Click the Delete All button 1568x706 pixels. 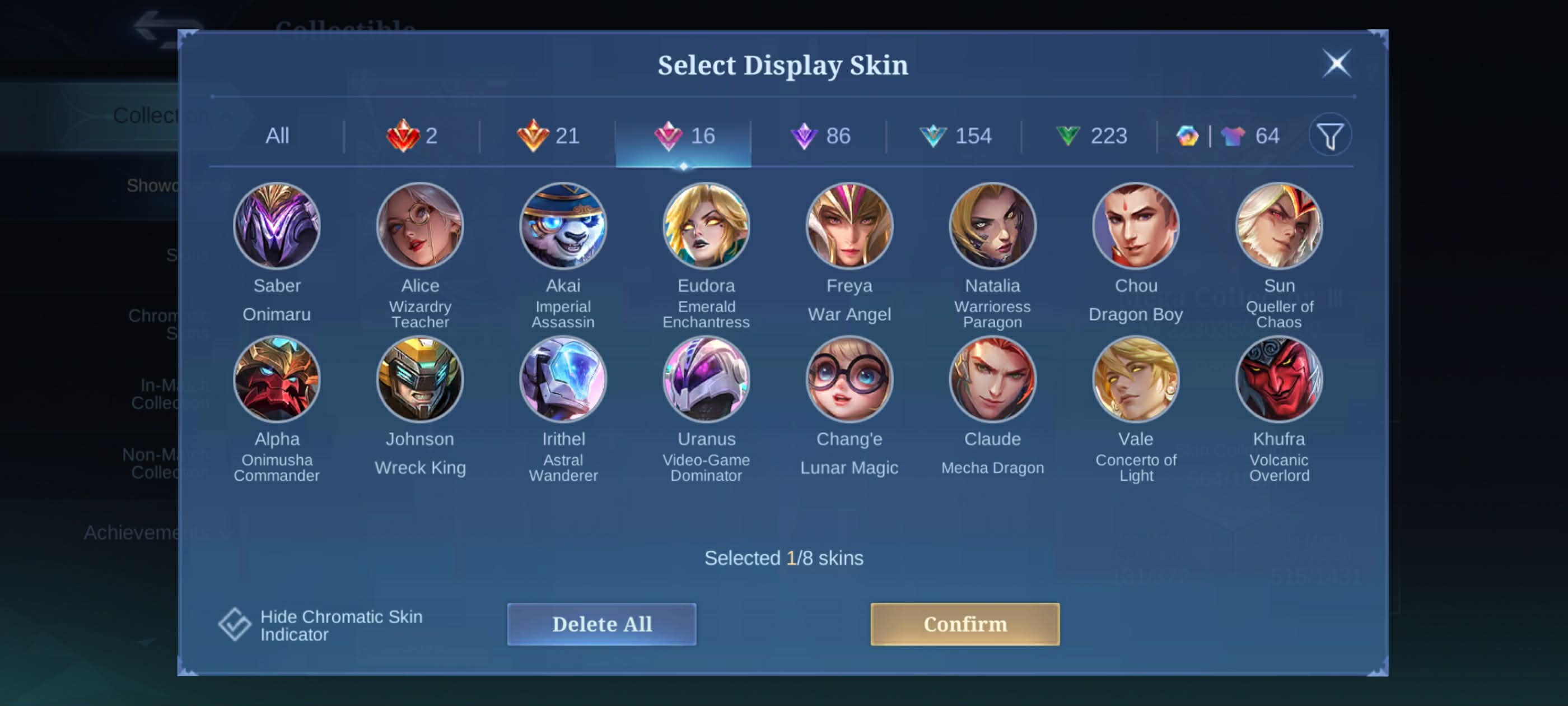point(601,624)
